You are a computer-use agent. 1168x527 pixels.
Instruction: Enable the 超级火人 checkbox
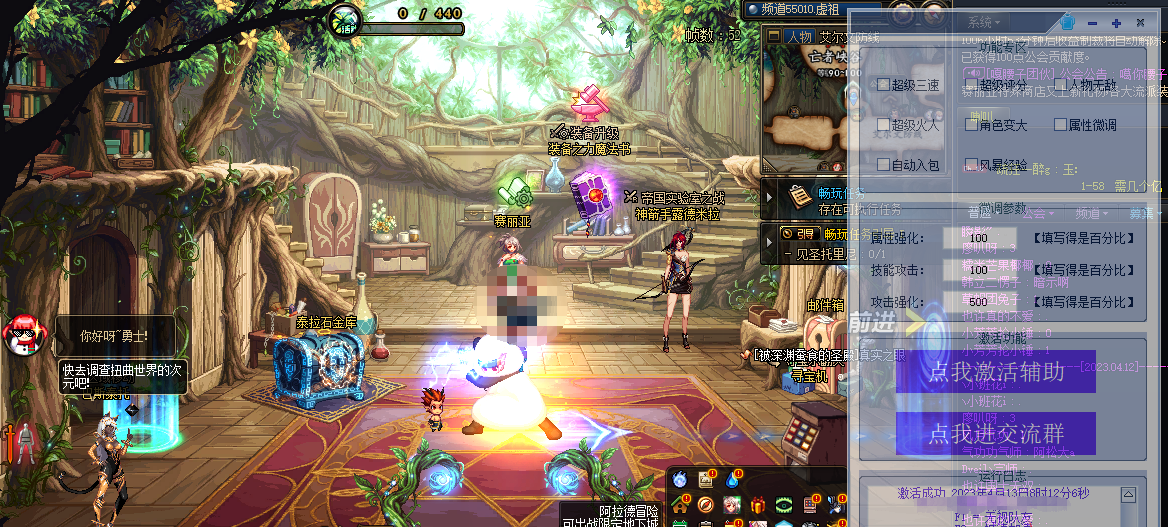(884, 125)
